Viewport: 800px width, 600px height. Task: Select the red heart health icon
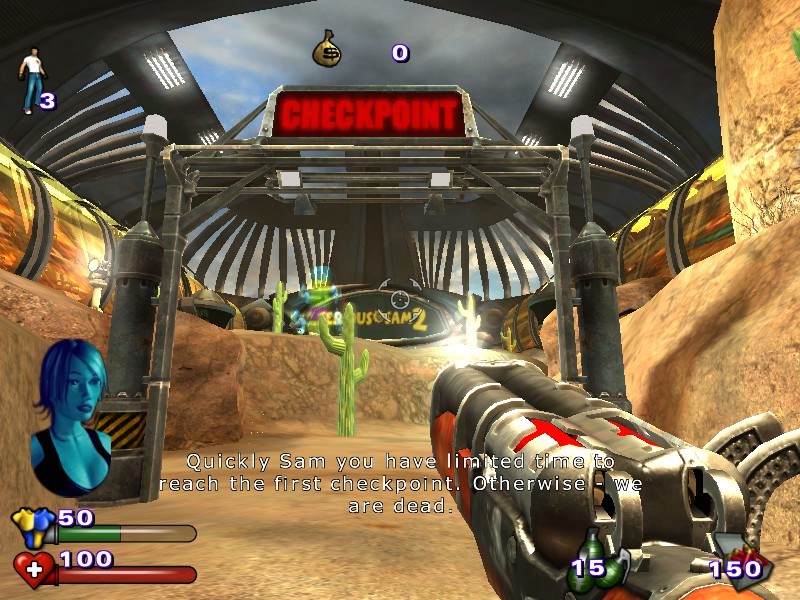click(34, 569)
